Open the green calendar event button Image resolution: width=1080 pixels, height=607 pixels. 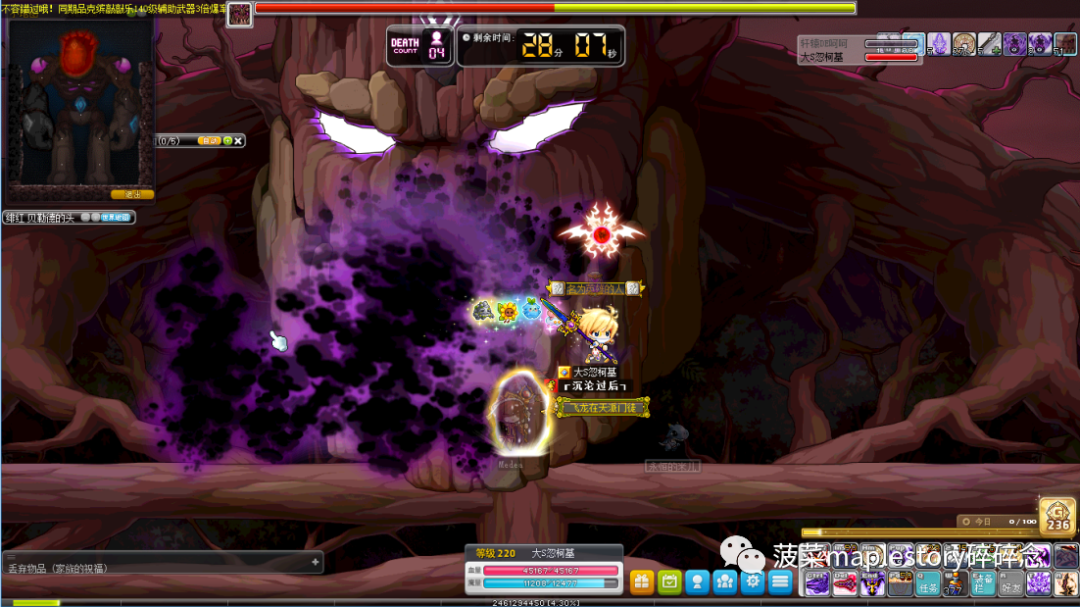point(669,581)
